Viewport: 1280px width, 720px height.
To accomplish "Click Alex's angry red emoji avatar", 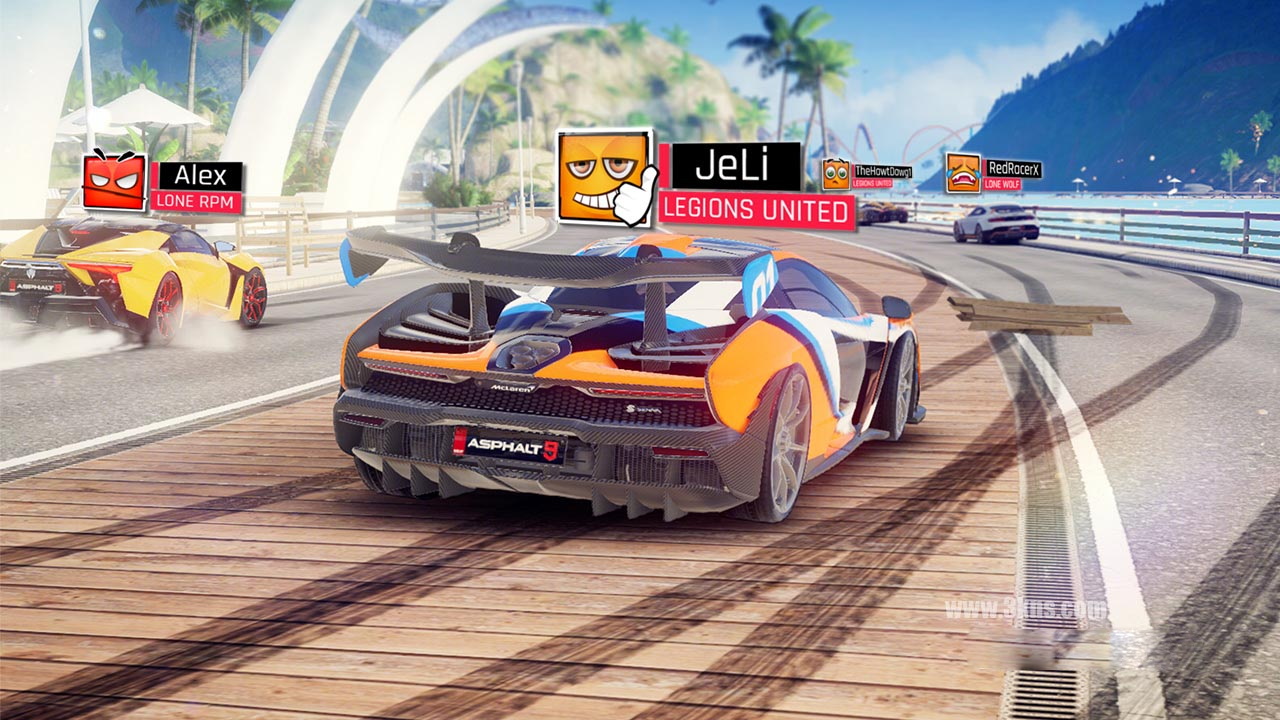I will (x=114, y=181).
